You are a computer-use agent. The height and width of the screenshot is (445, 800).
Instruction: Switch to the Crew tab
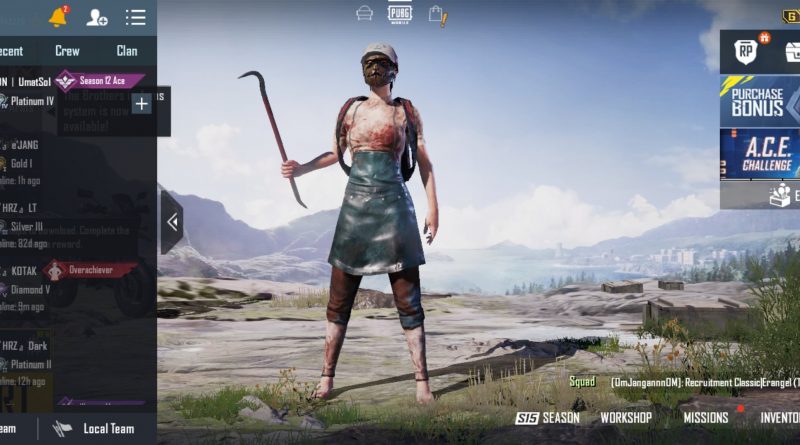[67, 51]
